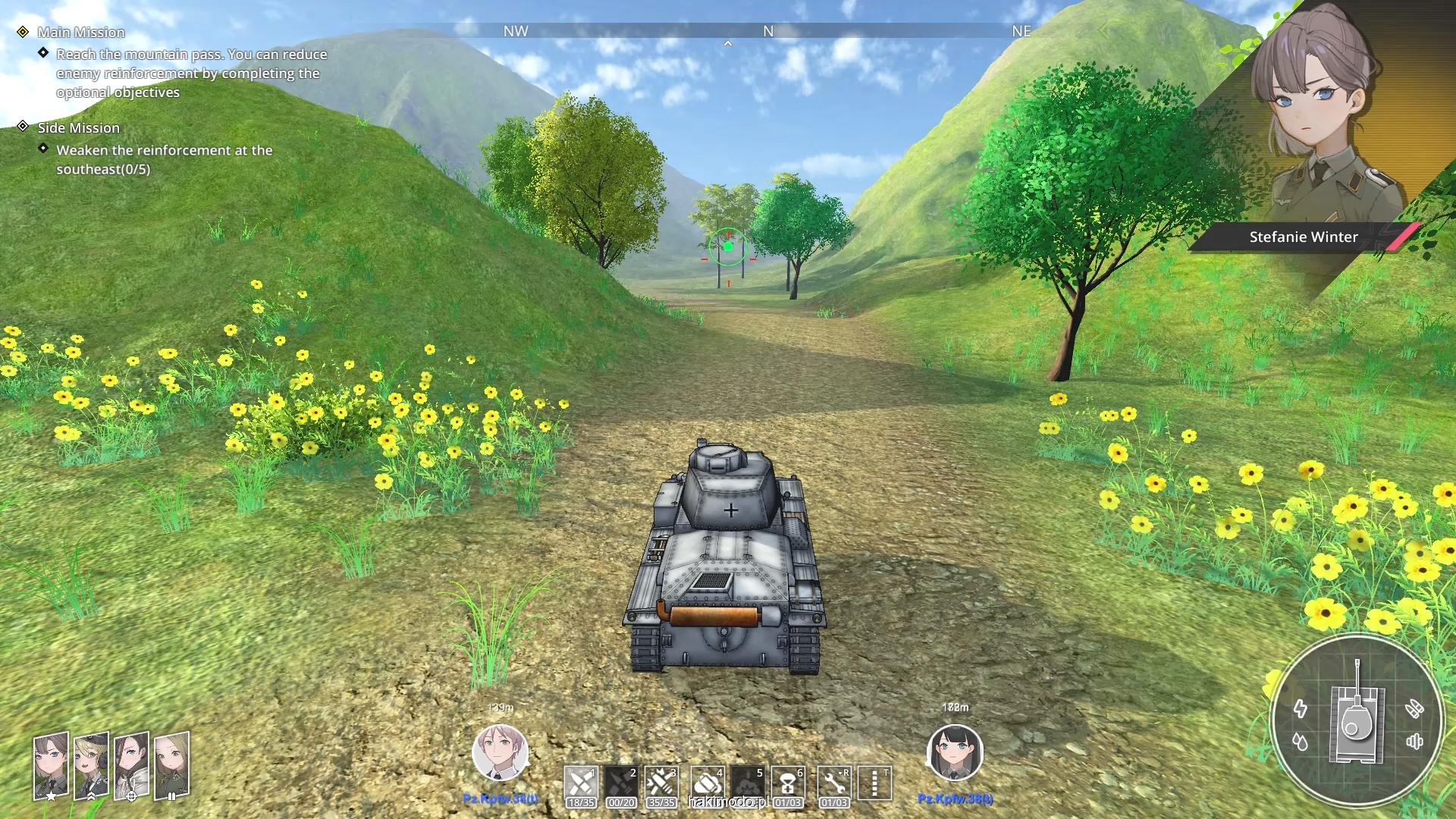Select the black-haired squadmate portrait
The width and height of the screenshot is (1456, 819).
click(955, 753)
